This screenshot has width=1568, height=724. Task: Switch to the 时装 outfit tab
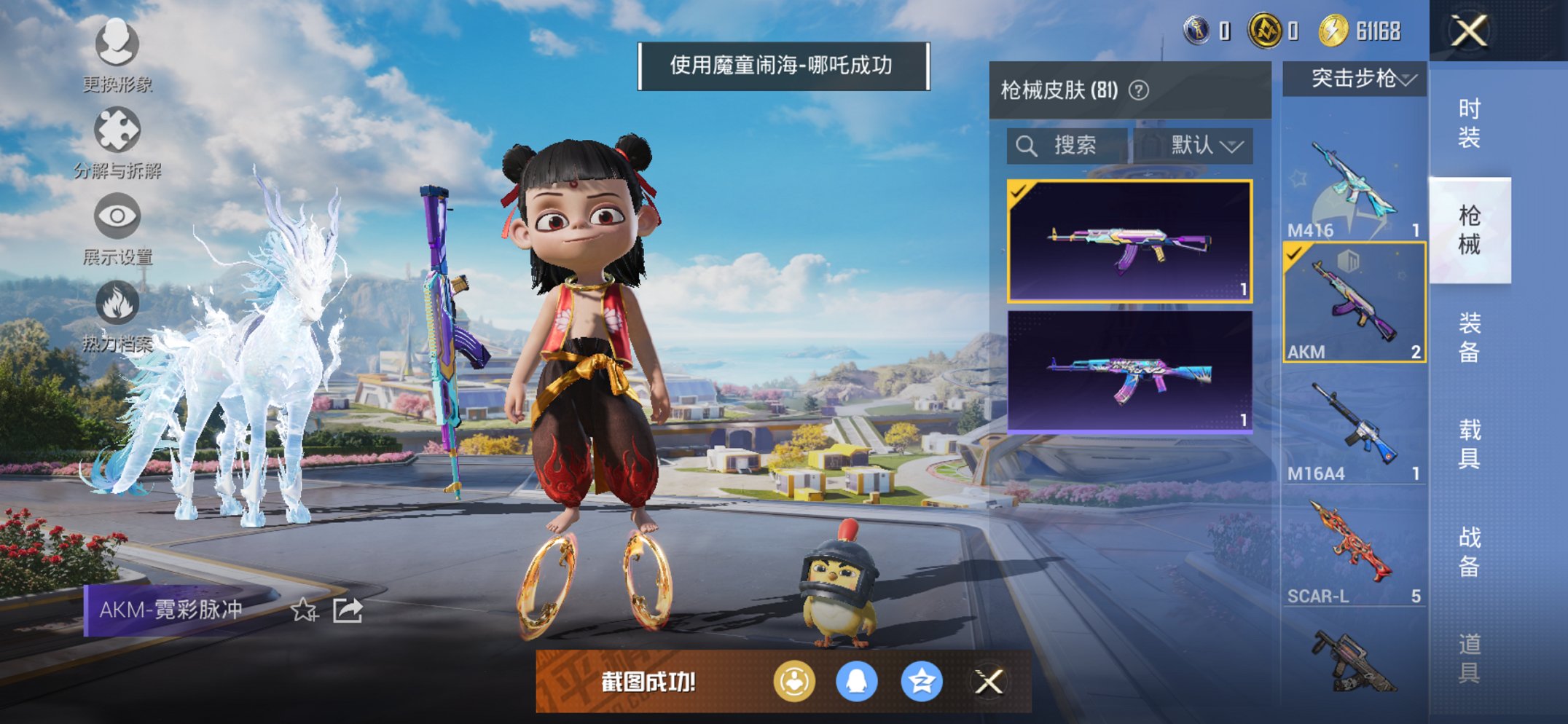[x=1469, y=123]
